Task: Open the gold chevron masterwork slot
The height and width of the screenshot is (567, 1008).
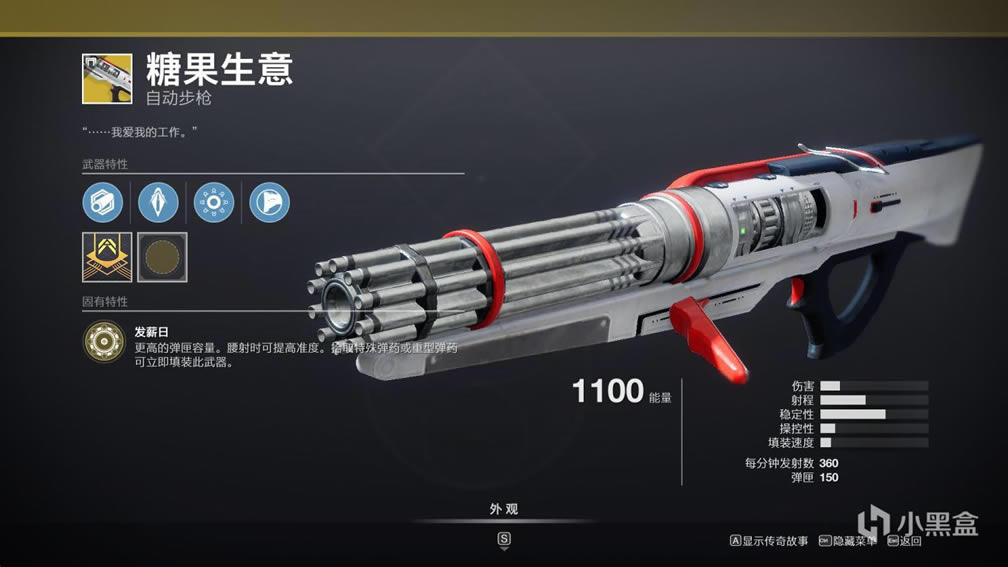Action: point(106,257)
